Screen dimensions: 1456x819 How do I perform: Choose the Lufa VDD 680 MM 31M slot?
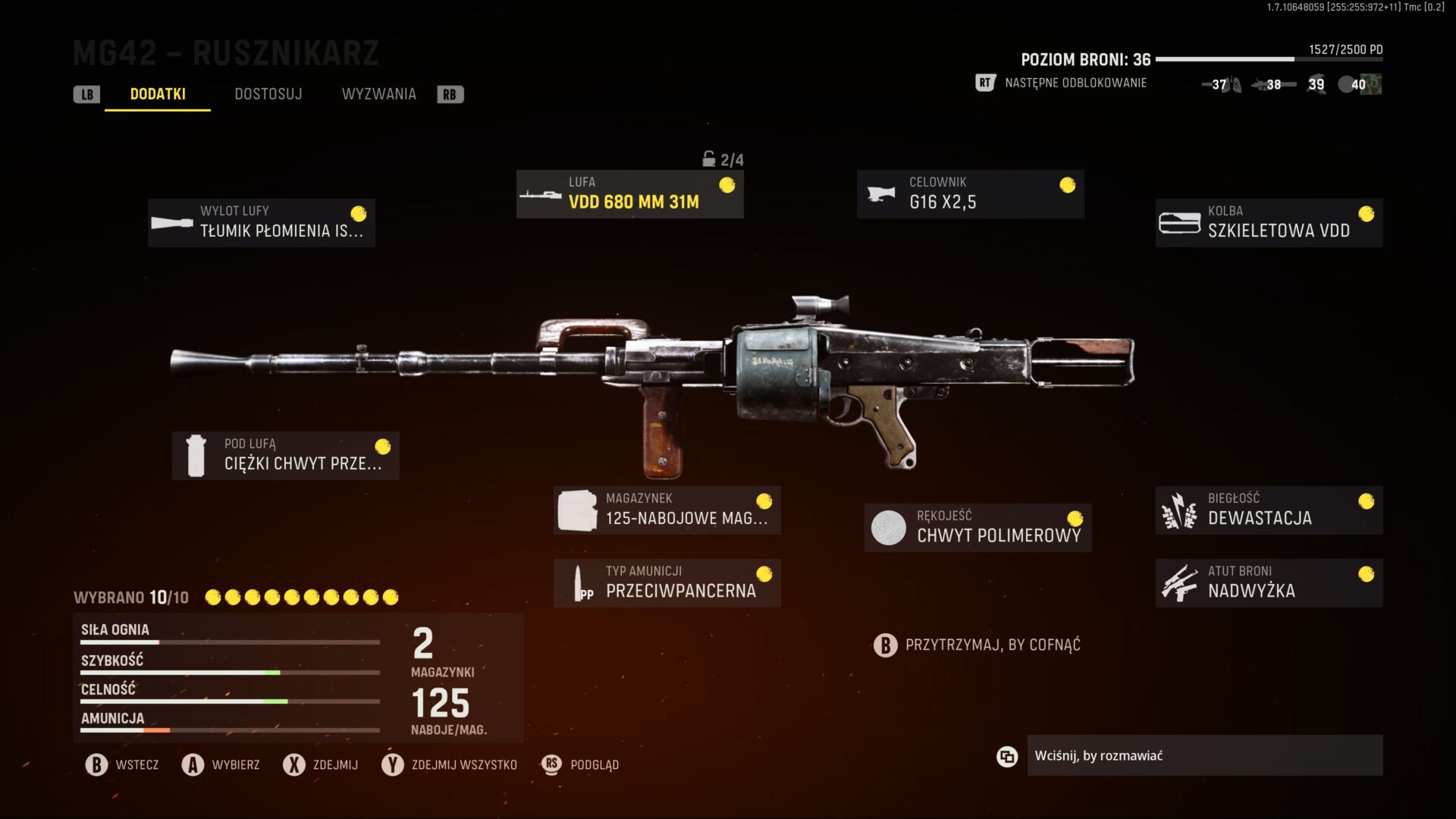(629, 194)
